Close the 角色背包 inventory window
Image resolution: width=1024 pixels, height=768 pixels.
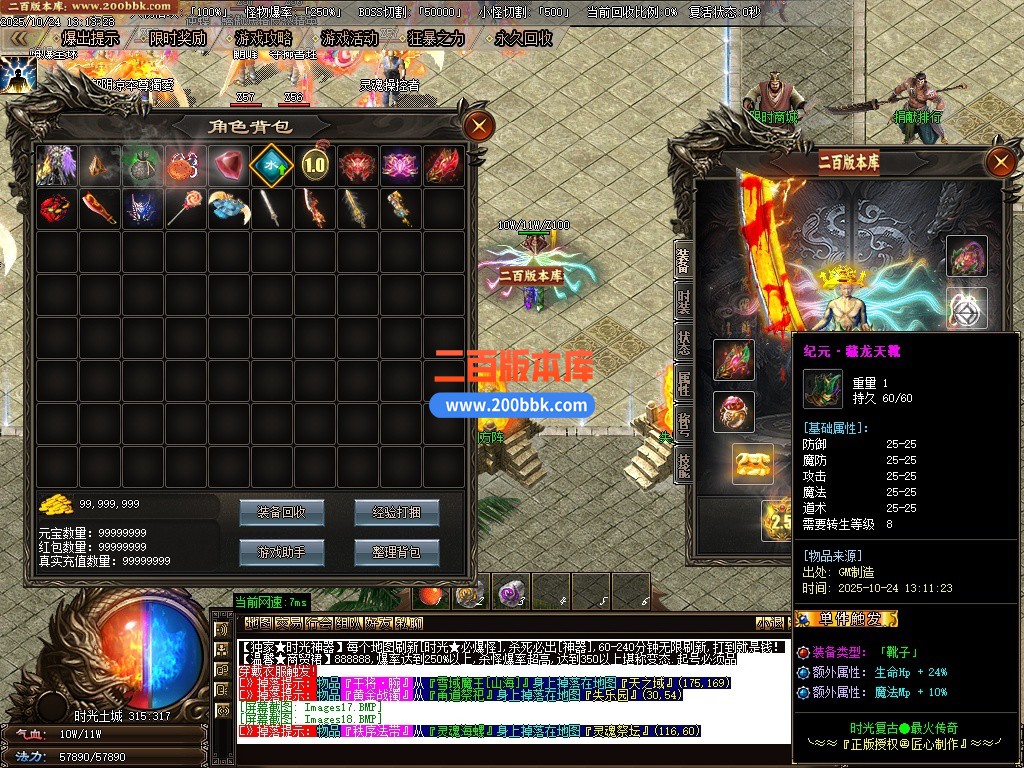tap(480, 126)
